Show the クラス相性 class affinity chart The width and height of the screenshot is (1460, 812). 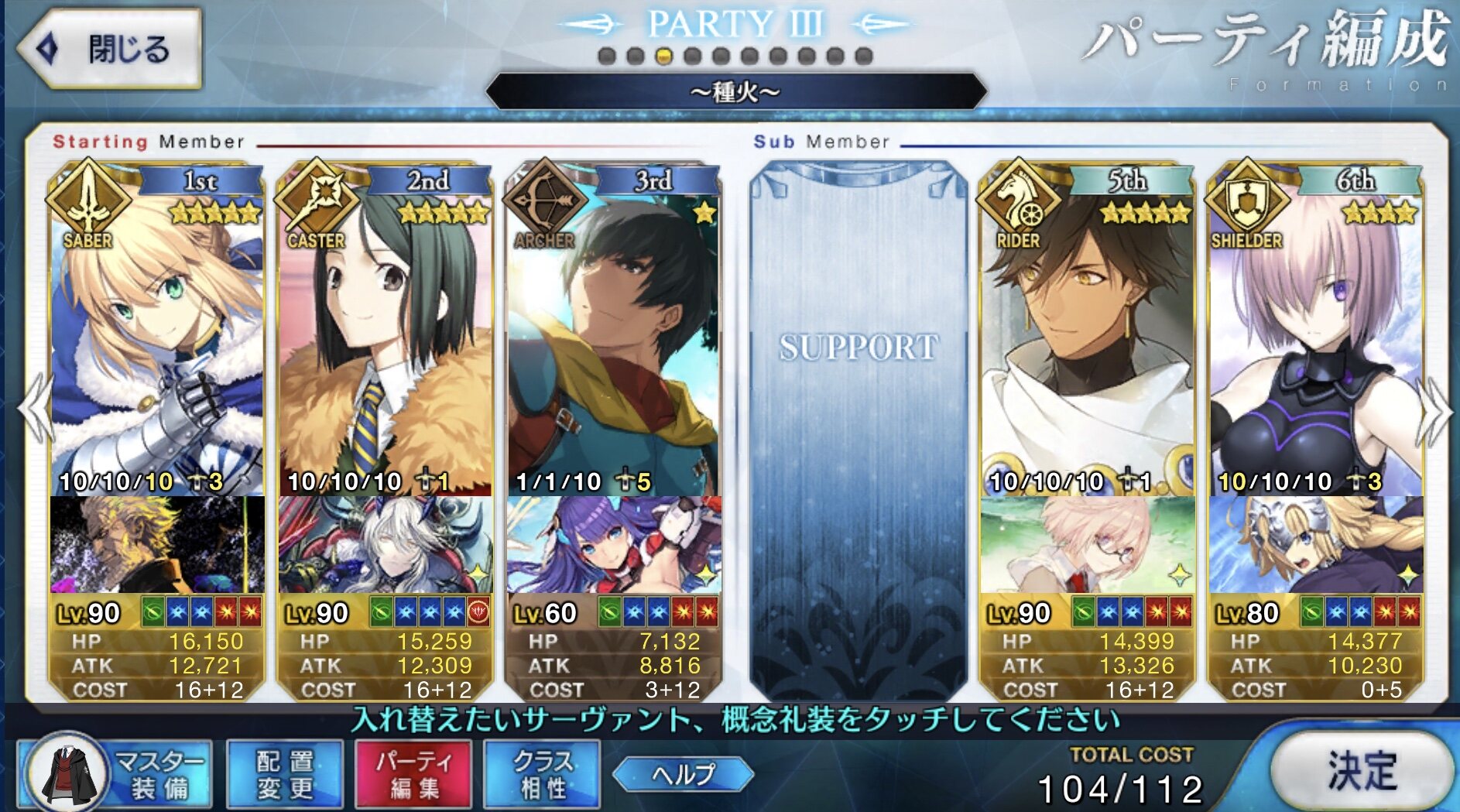(x=542, y=775)
